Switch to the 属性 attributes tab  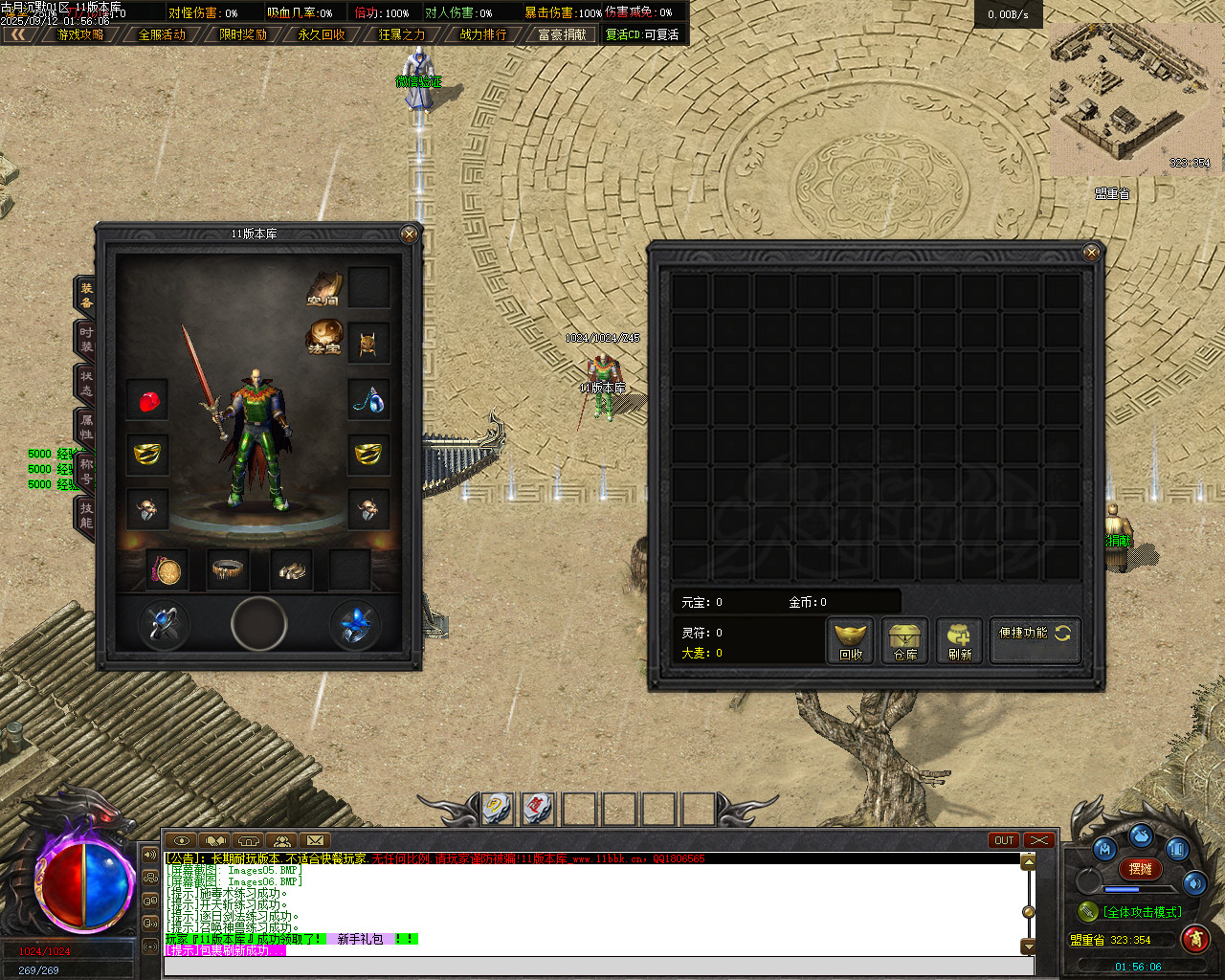click(86, 427)
